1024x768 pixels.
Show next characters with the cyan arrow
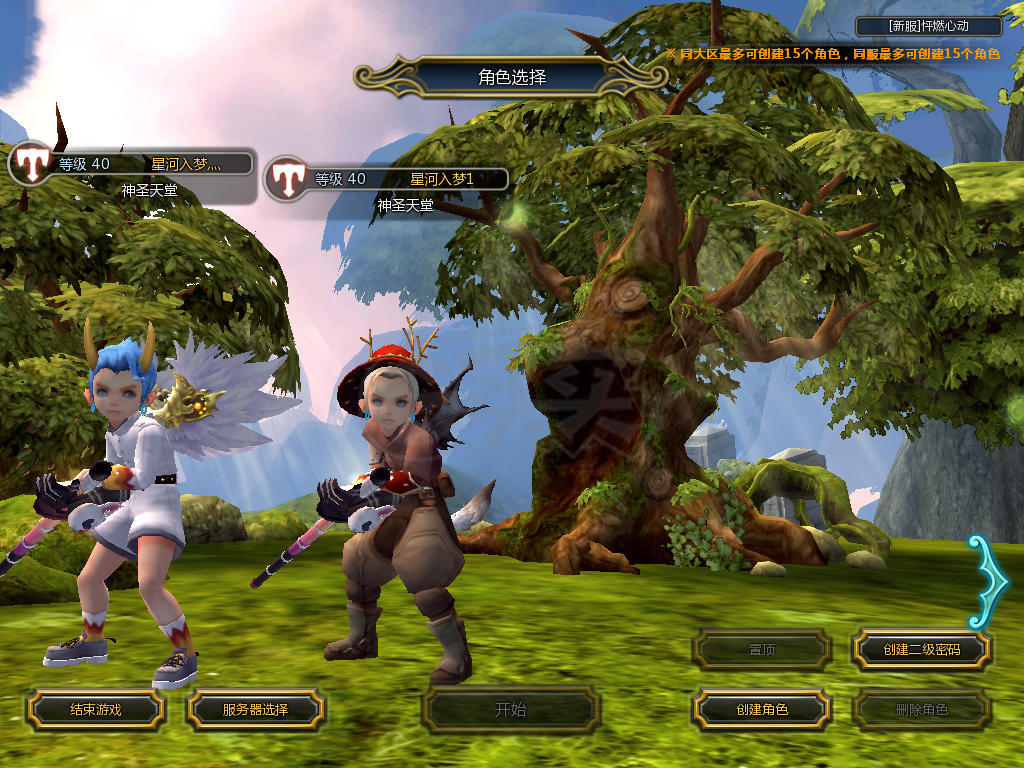coord(990,580)
